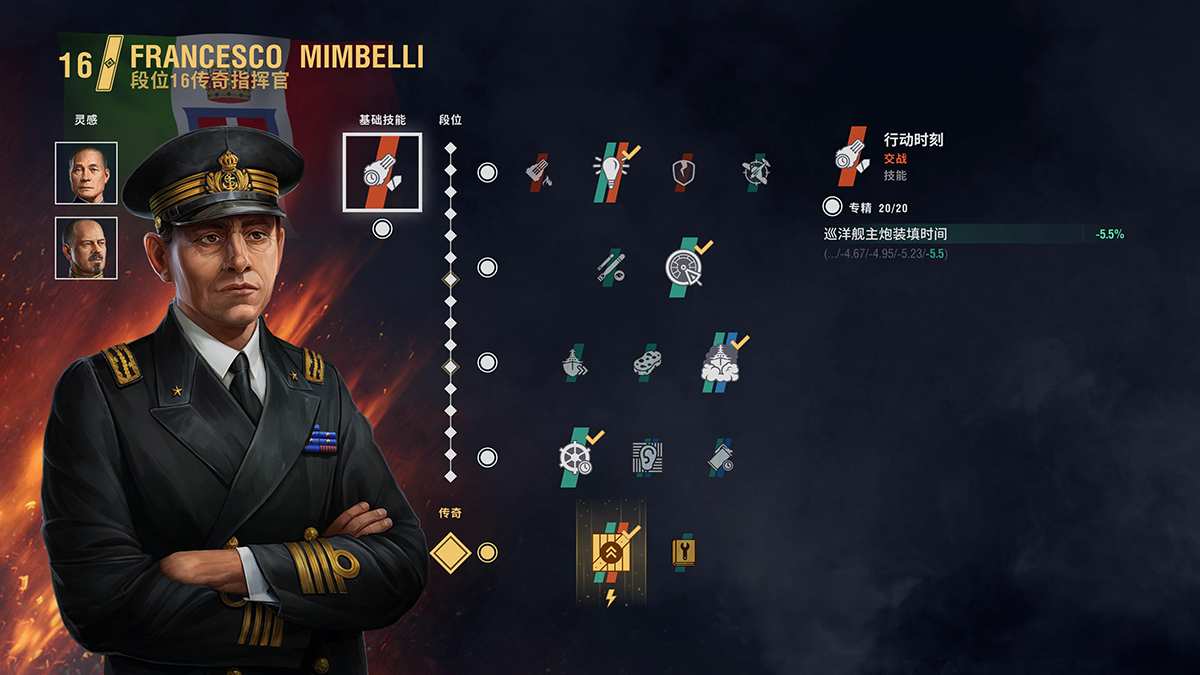Select the light bulb skill
Image resolution: width=1200 pixels, height=675 pixels.
click(611, 172)
